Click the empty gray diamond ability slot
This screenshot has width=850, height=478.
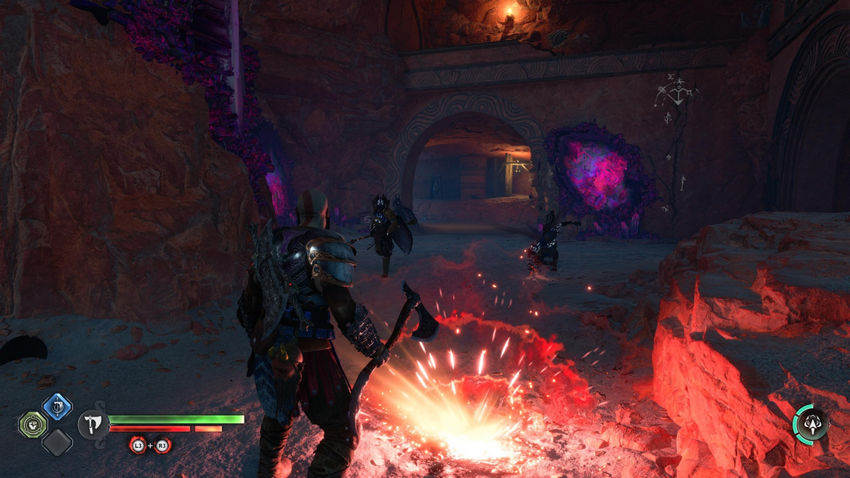[x=56, y=441]
